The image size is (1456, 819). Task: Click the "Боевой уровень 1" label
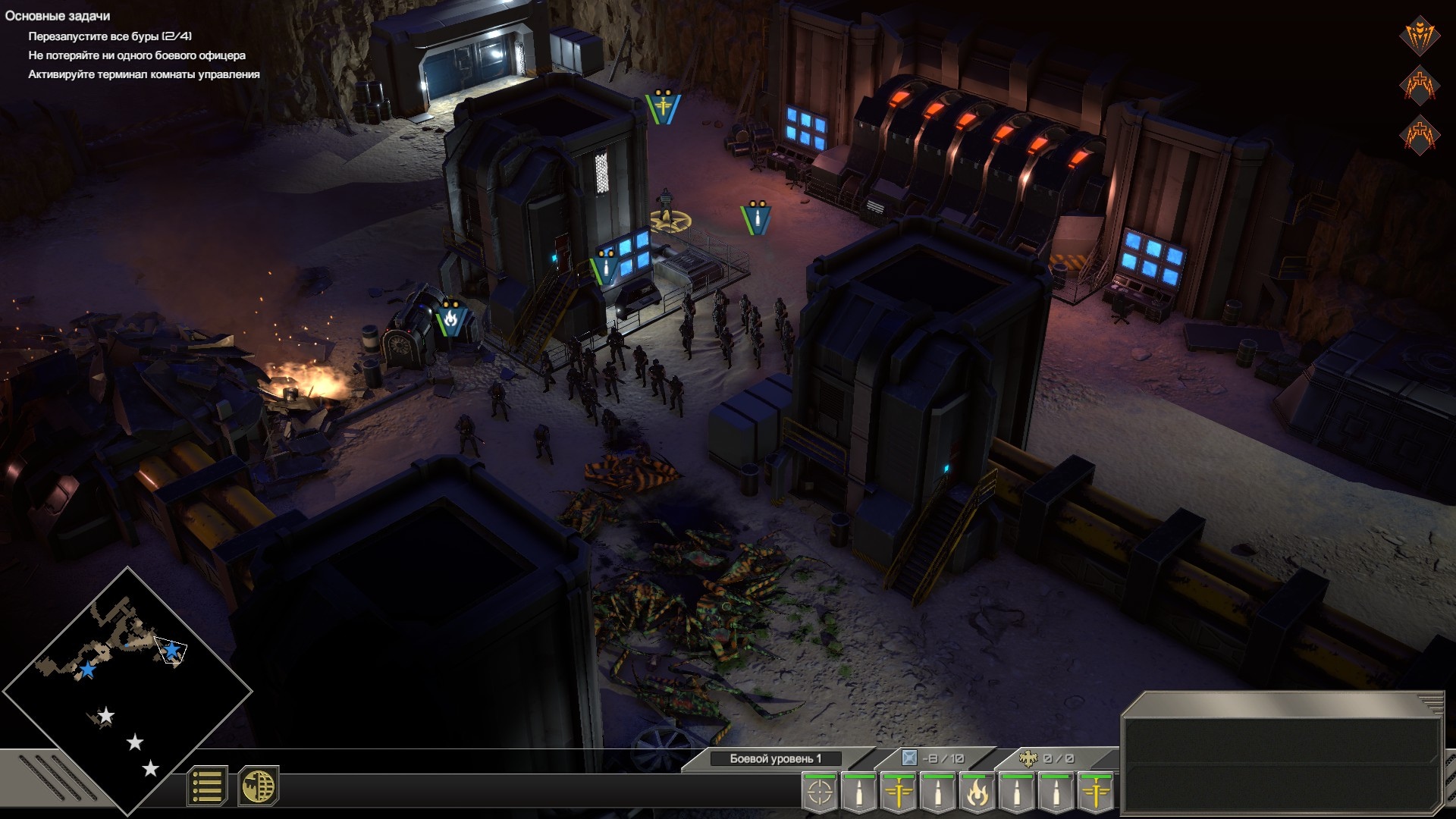click(775, 758)
